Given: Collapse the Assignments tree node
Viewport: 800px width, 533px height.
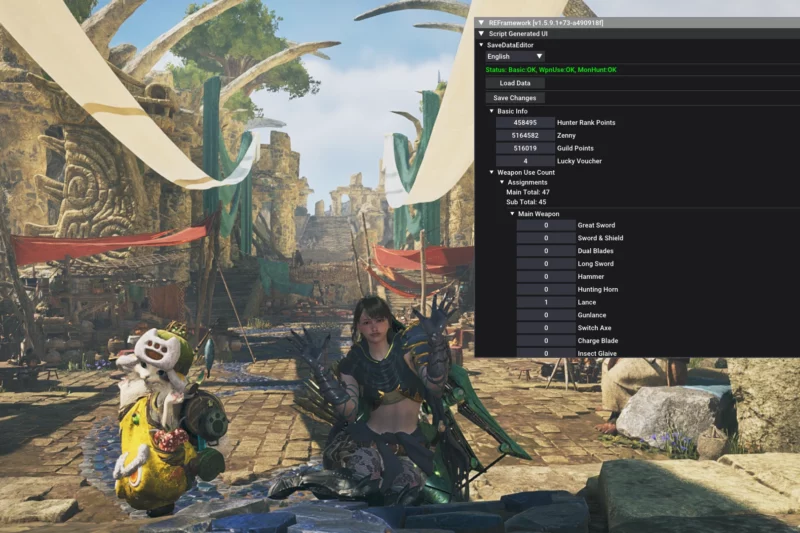Looking at the screenshot, I should pos(502,182).
